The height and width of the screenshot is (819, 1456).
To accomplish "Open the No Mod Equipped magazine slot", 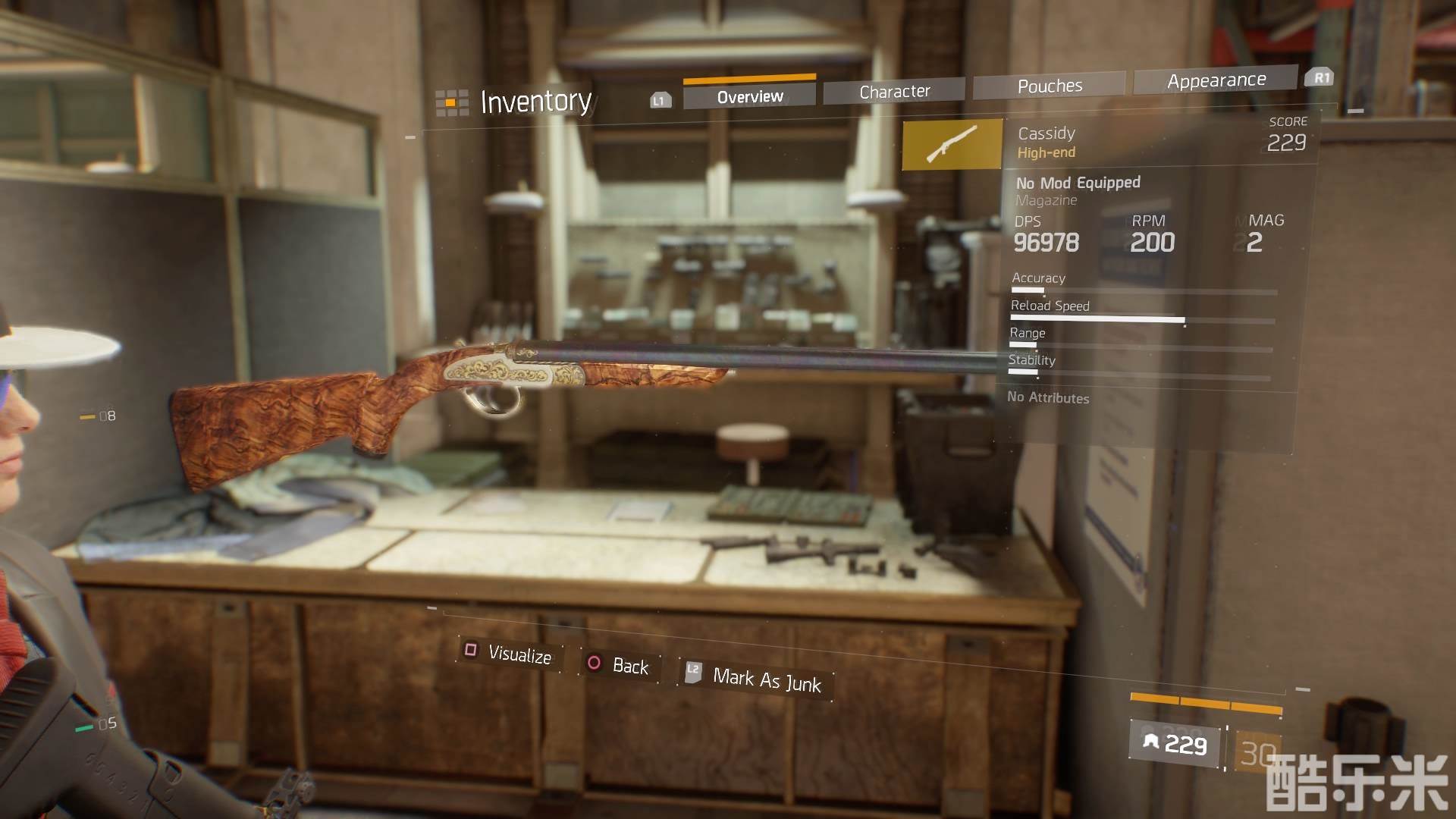I will tap(1078, 190).
